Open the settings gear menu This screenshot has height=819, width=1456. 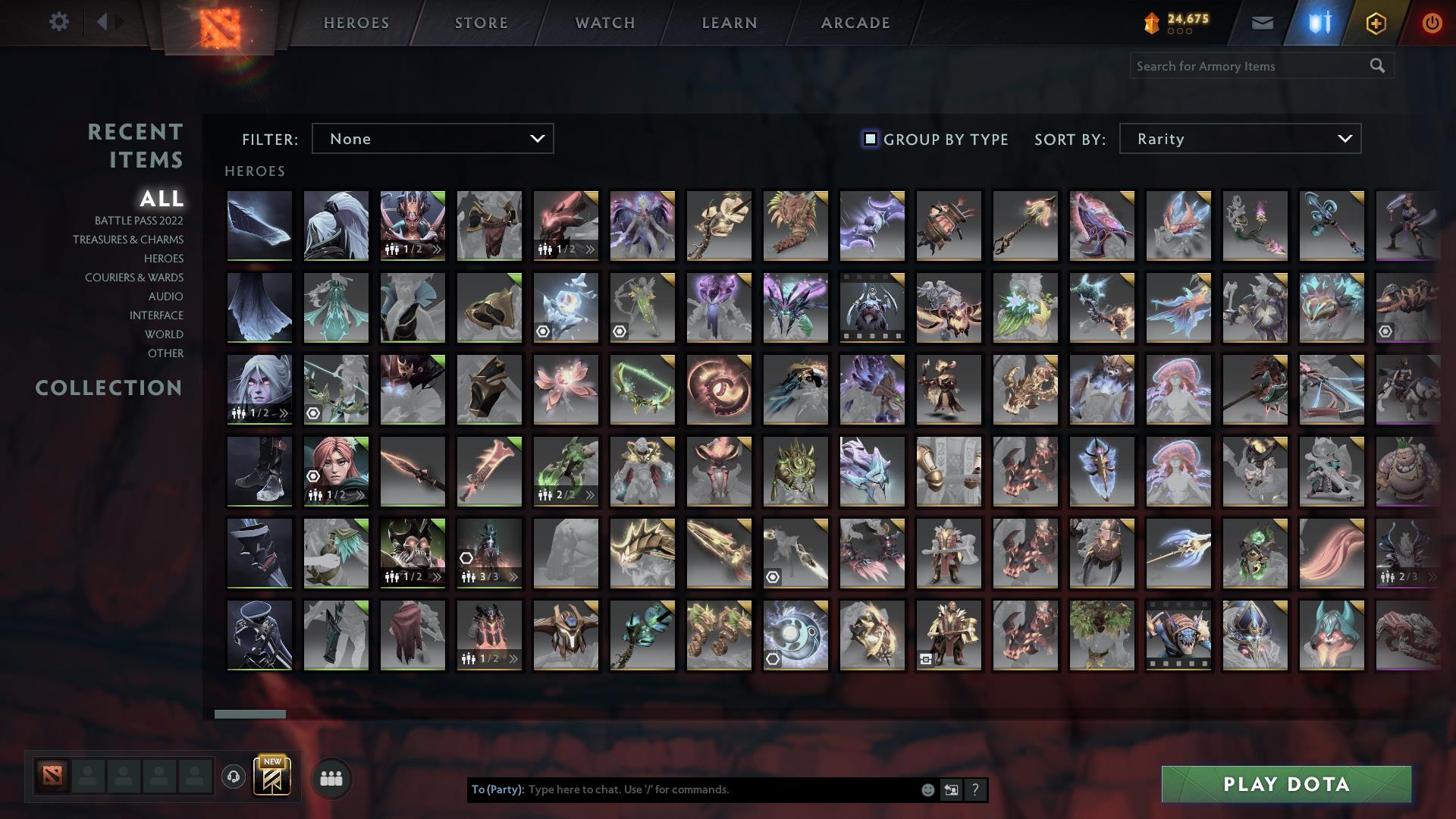pyautogui.click(x=59, y=22)
